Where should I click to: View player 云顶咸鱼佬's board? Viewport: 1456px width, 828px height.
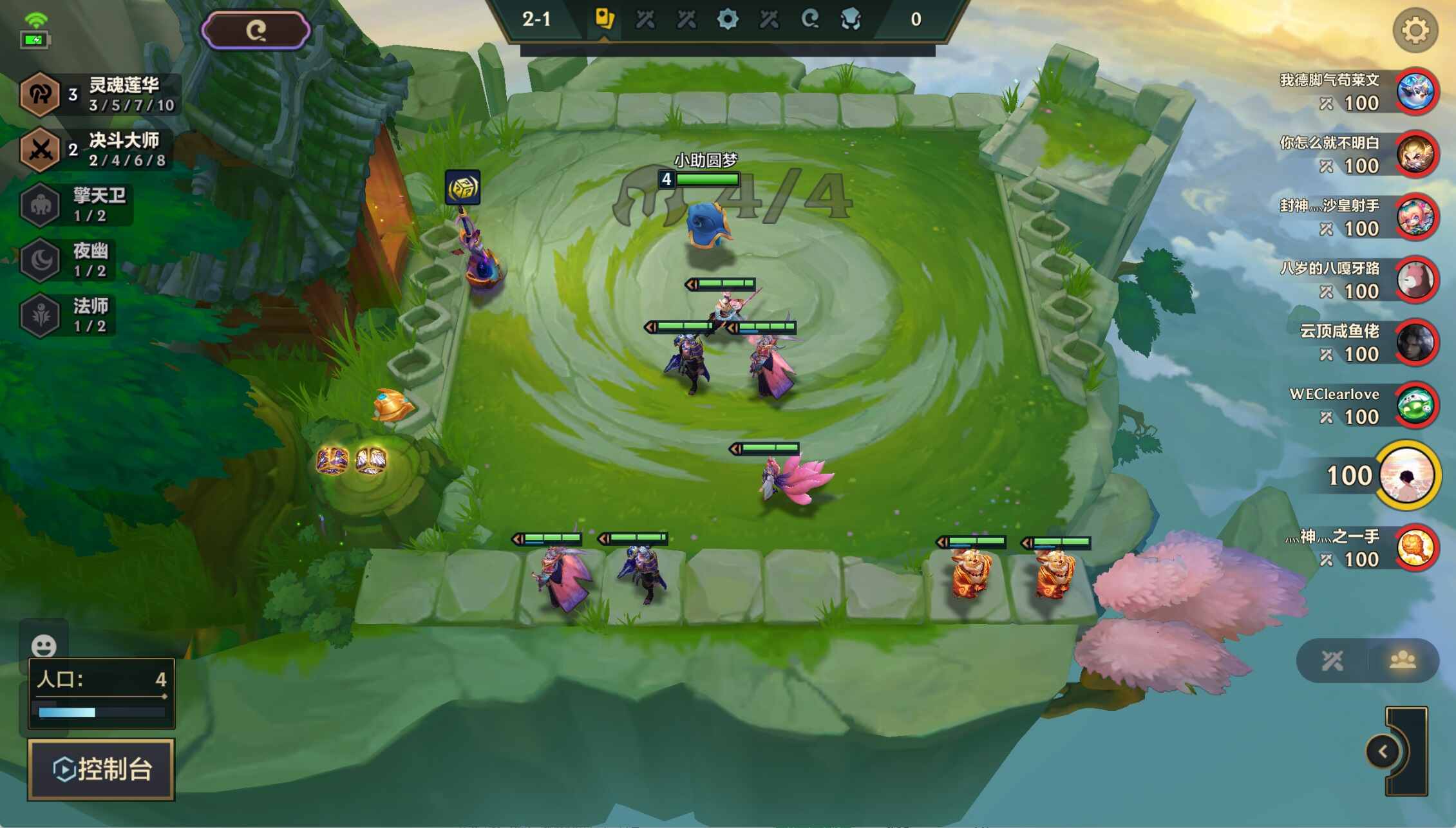pos(1415,343)
